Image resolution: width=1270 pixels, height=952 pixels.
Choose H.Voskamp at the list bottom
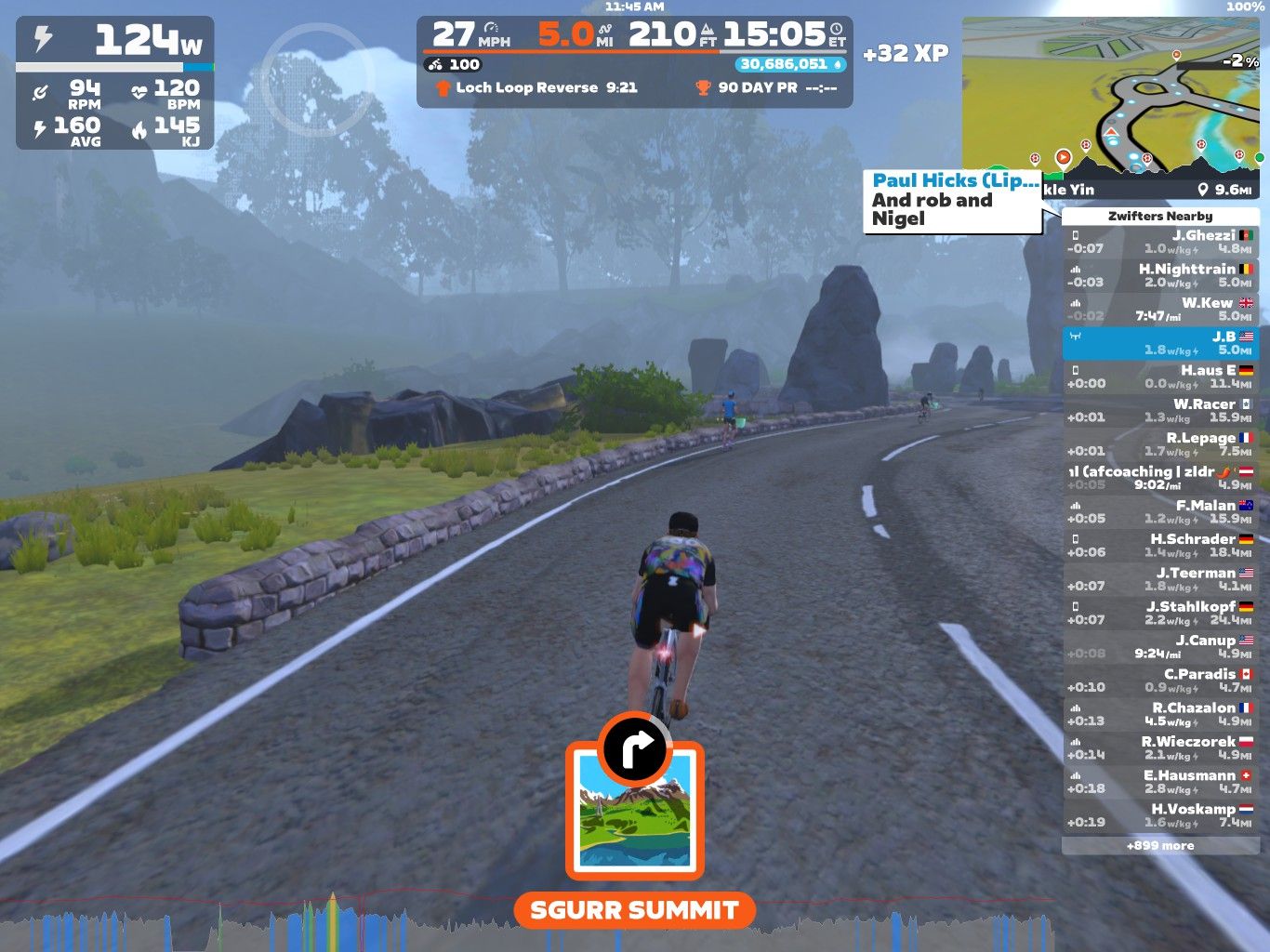(1160, 814)
